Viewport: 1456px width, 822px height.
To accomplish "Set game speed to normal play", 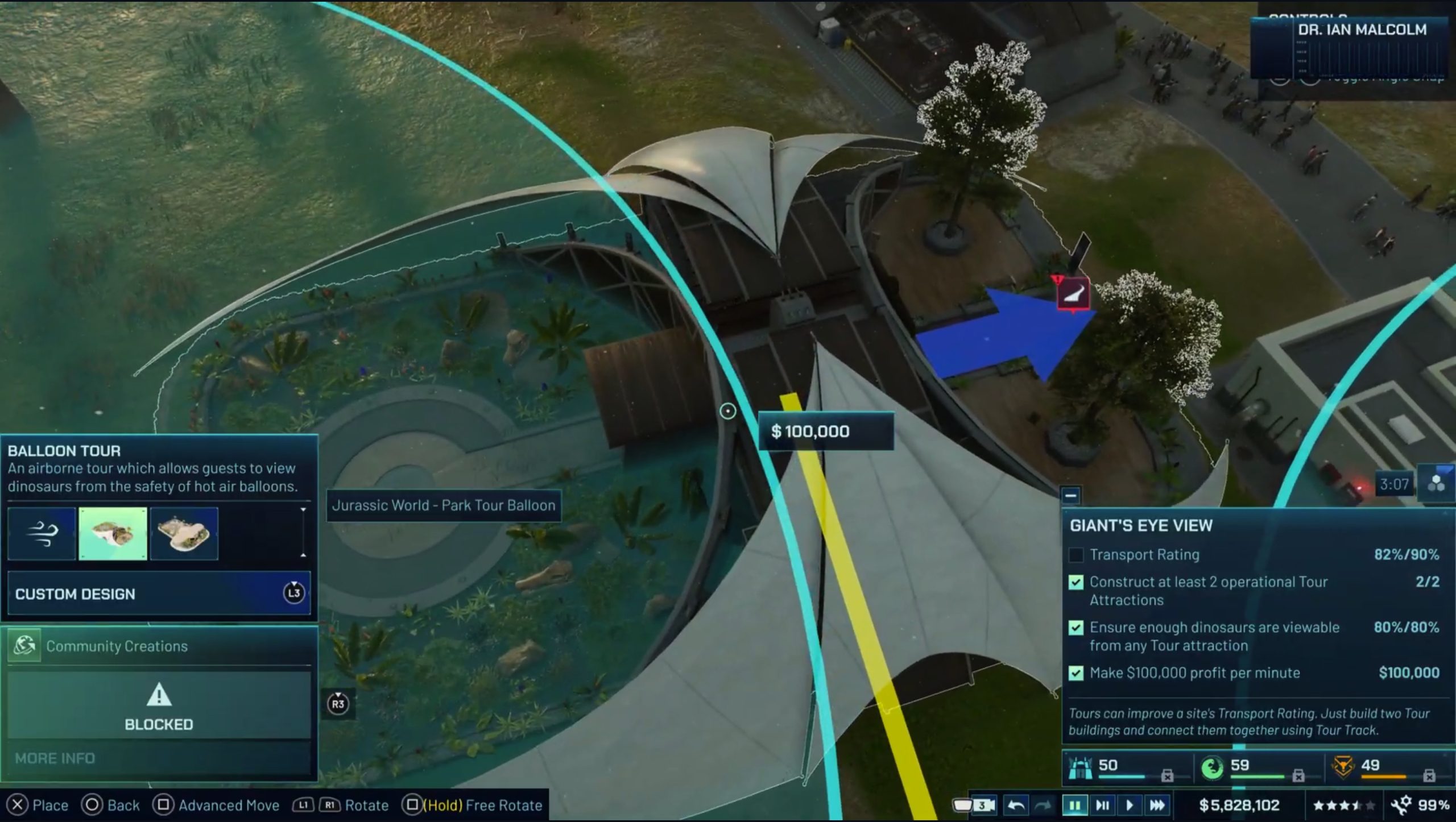I will point(1130,805).
